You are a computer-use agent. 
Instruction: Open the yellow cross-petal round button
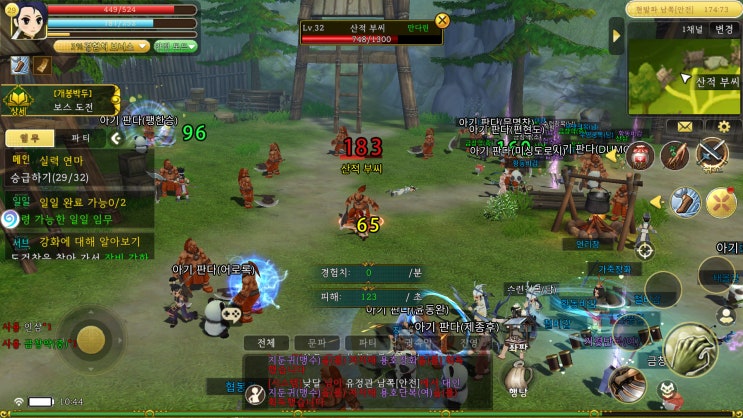tap(720, 202)
